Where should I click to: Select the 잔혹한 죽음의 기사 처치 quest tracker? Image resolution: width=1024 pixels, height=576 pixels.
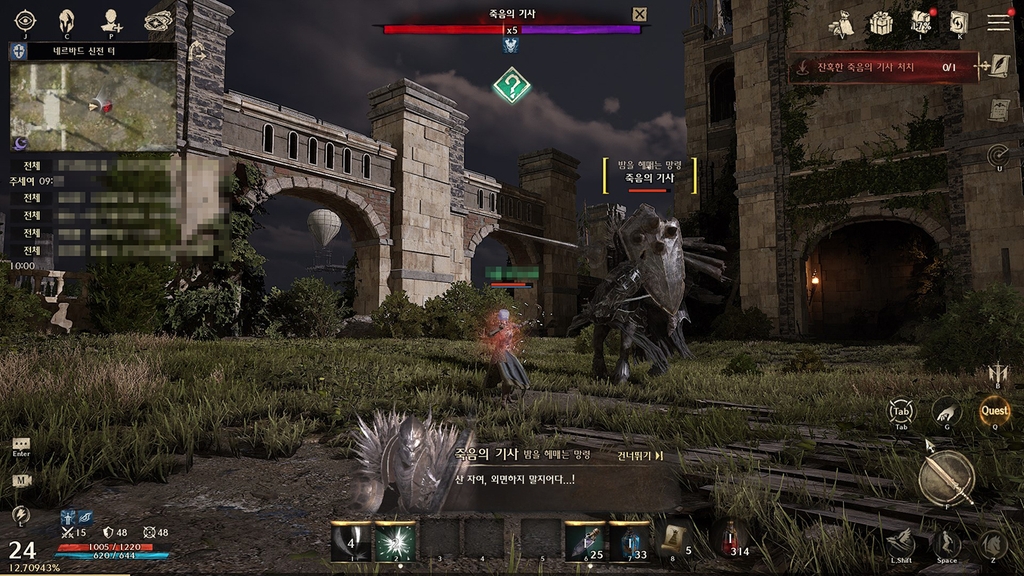coord(882,67)
